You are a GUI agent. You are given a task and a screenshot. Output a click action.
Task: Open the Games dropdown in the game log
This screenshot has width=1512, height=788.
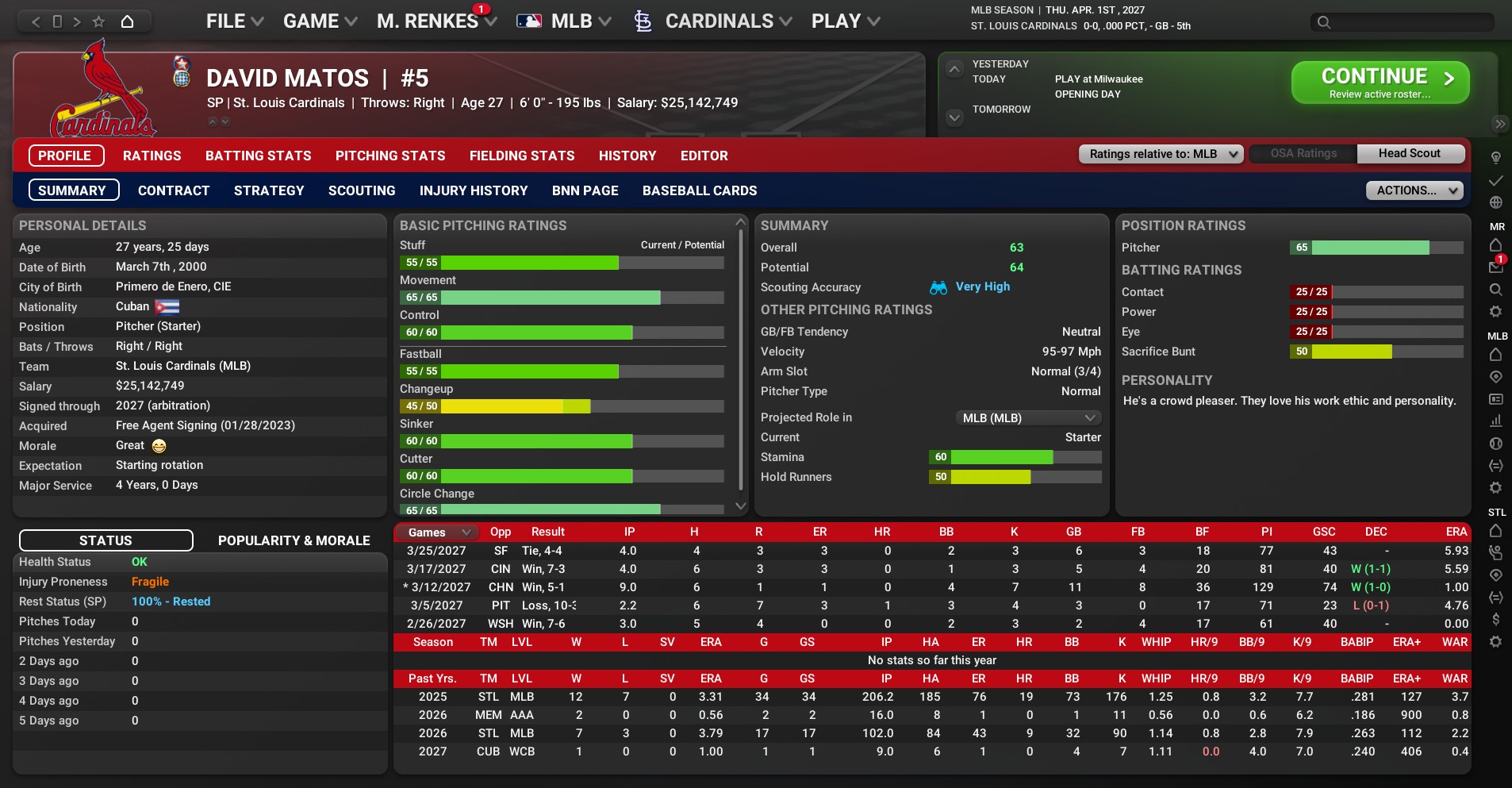439,532
